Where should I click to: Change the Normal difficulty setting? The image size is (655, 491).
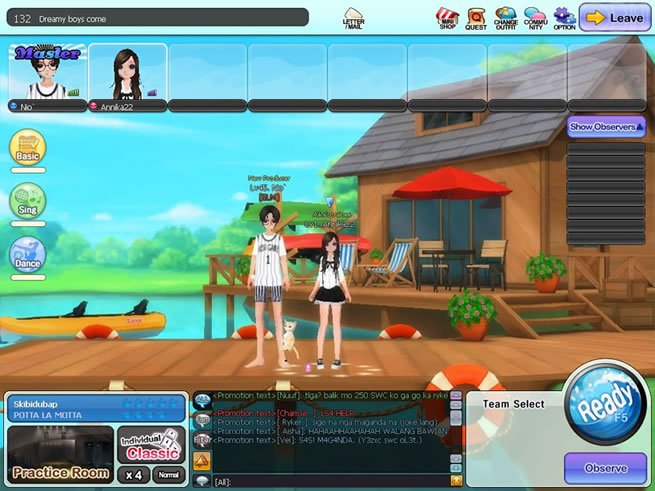[169, 476]
